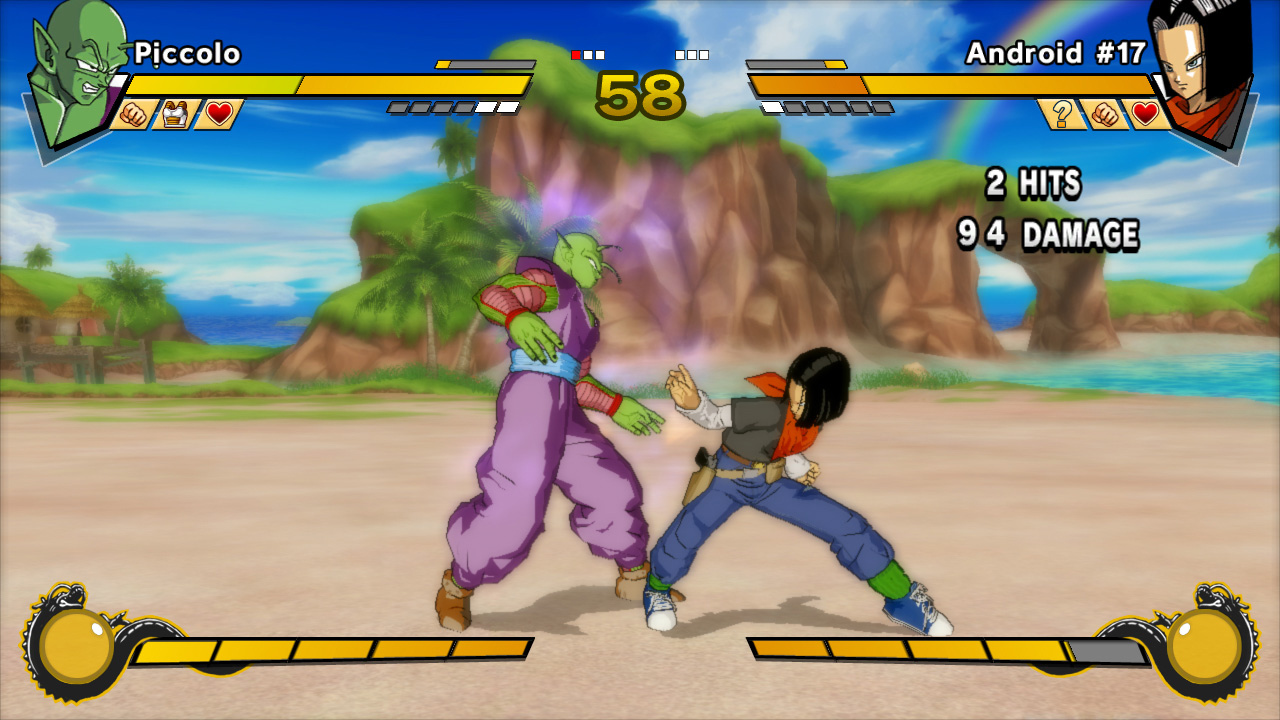Screen dimensions: 1280x720
Task: Click Piccolo's character portrait
Action: (x=78, y=72)
